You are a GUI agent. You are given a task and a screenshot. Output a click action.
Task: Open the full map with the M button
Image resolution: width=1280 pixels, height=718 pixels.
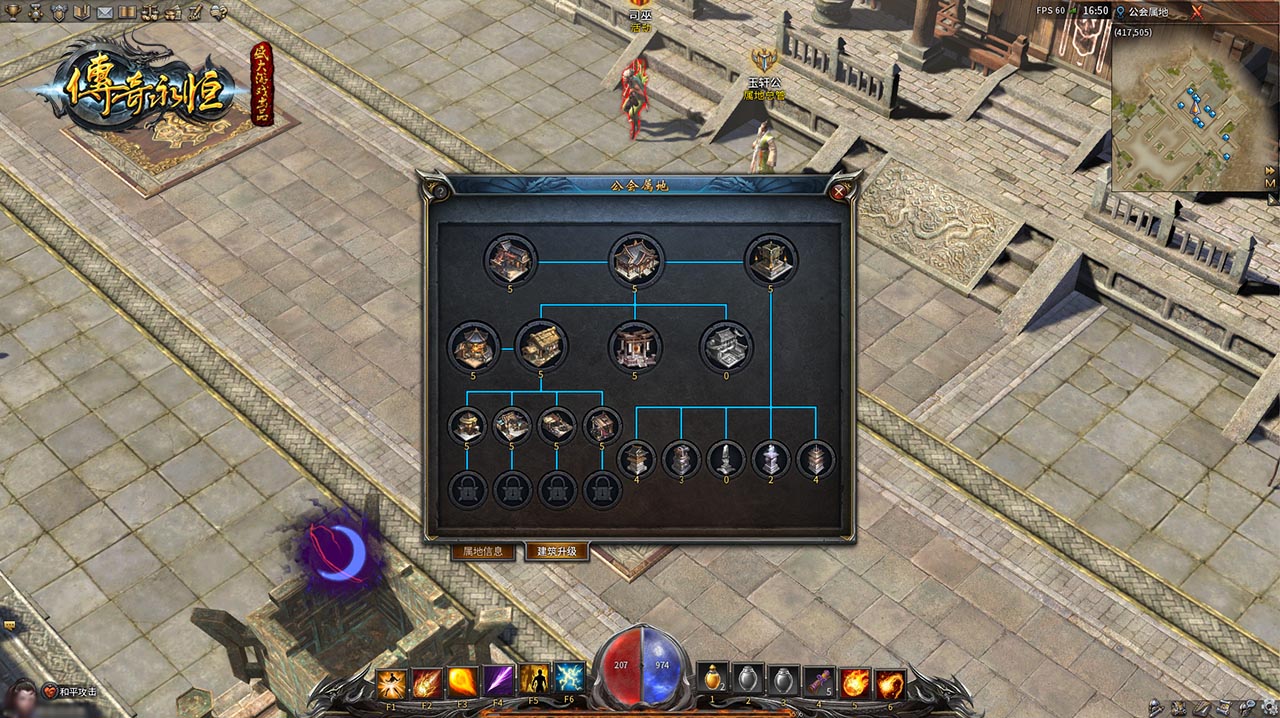pos(1270,184)
